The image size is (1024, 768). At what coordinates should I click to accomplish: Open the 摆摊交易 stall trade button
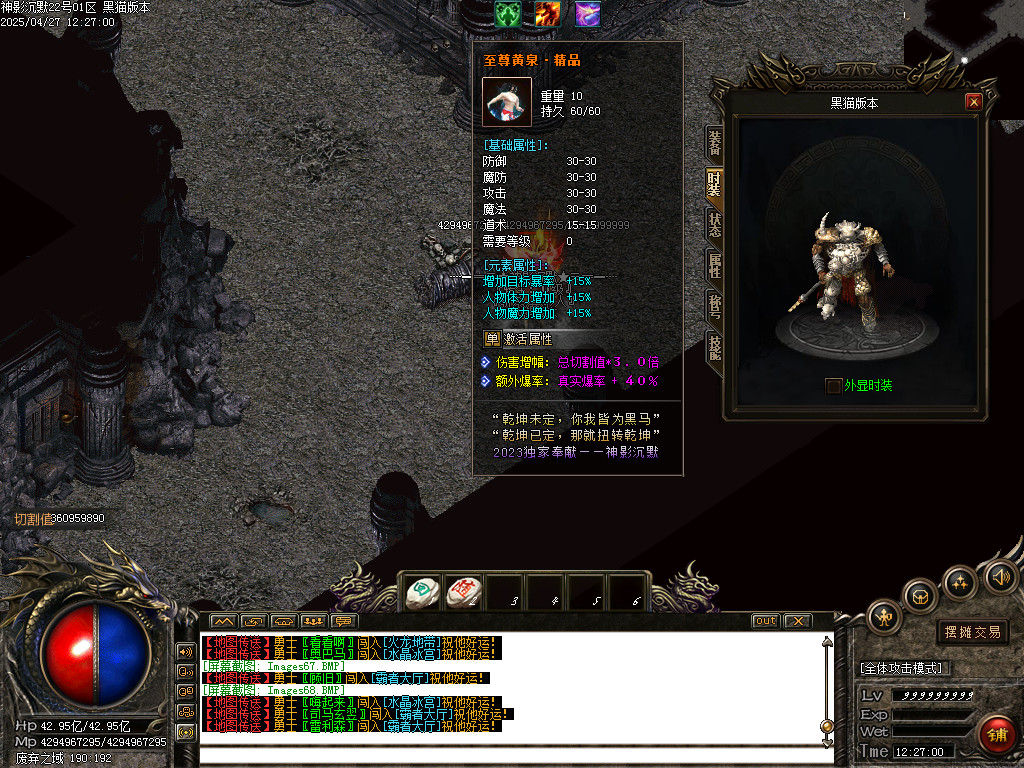tap(973, 632)
